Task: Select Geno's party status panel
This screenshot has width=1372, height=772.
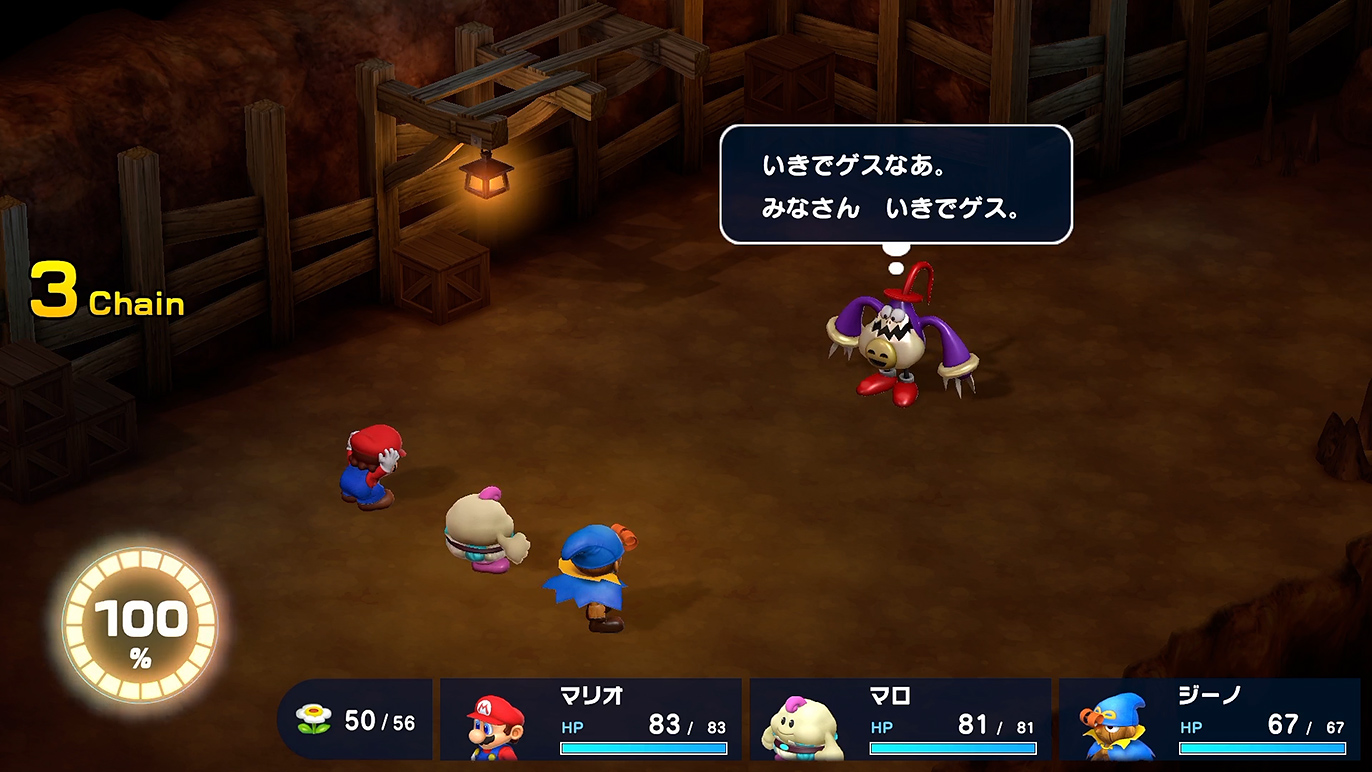Action: [1209, 719]
